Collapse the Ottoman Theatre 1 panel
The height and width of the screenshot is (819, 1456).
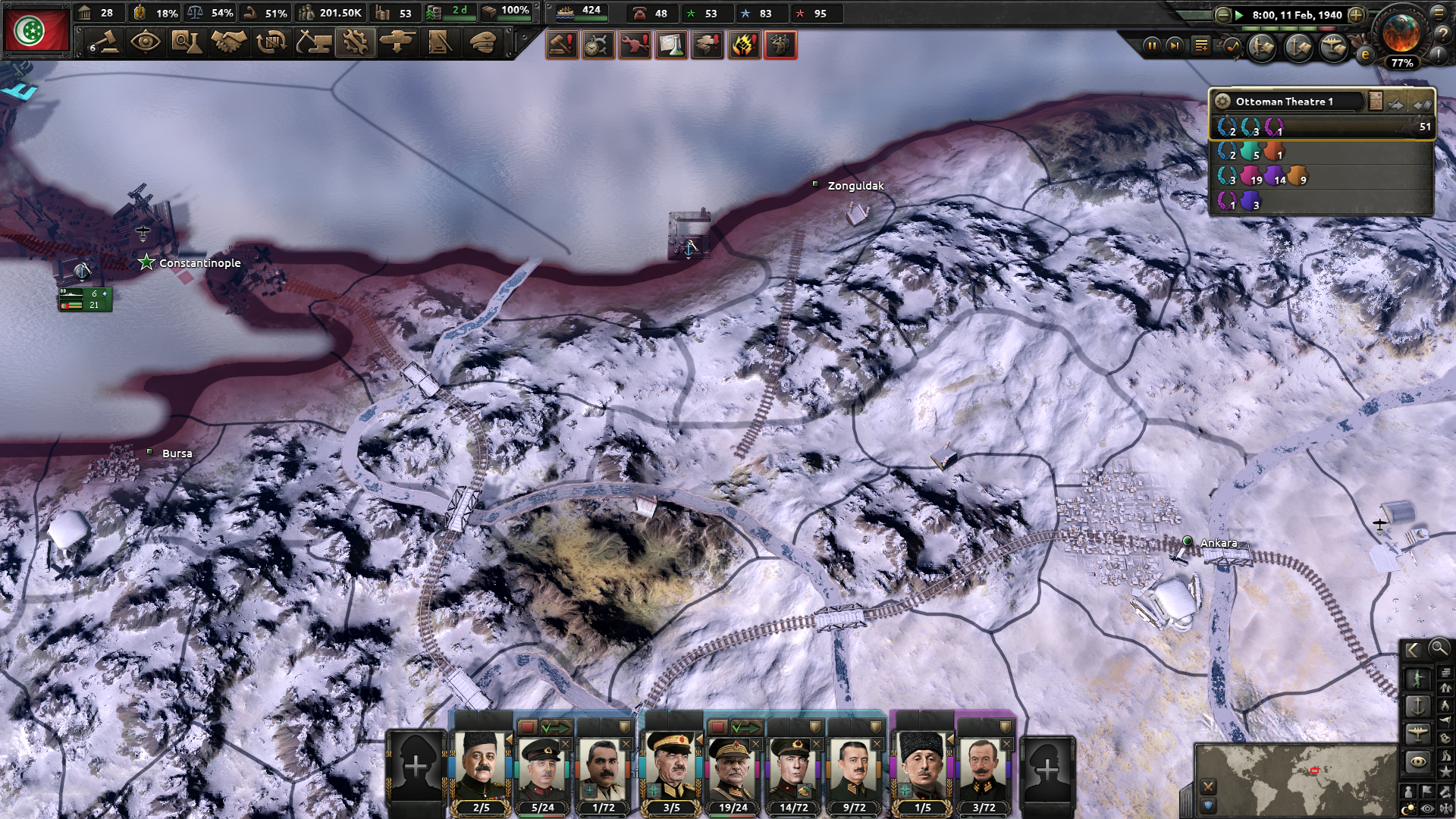tap(1423, 101)
